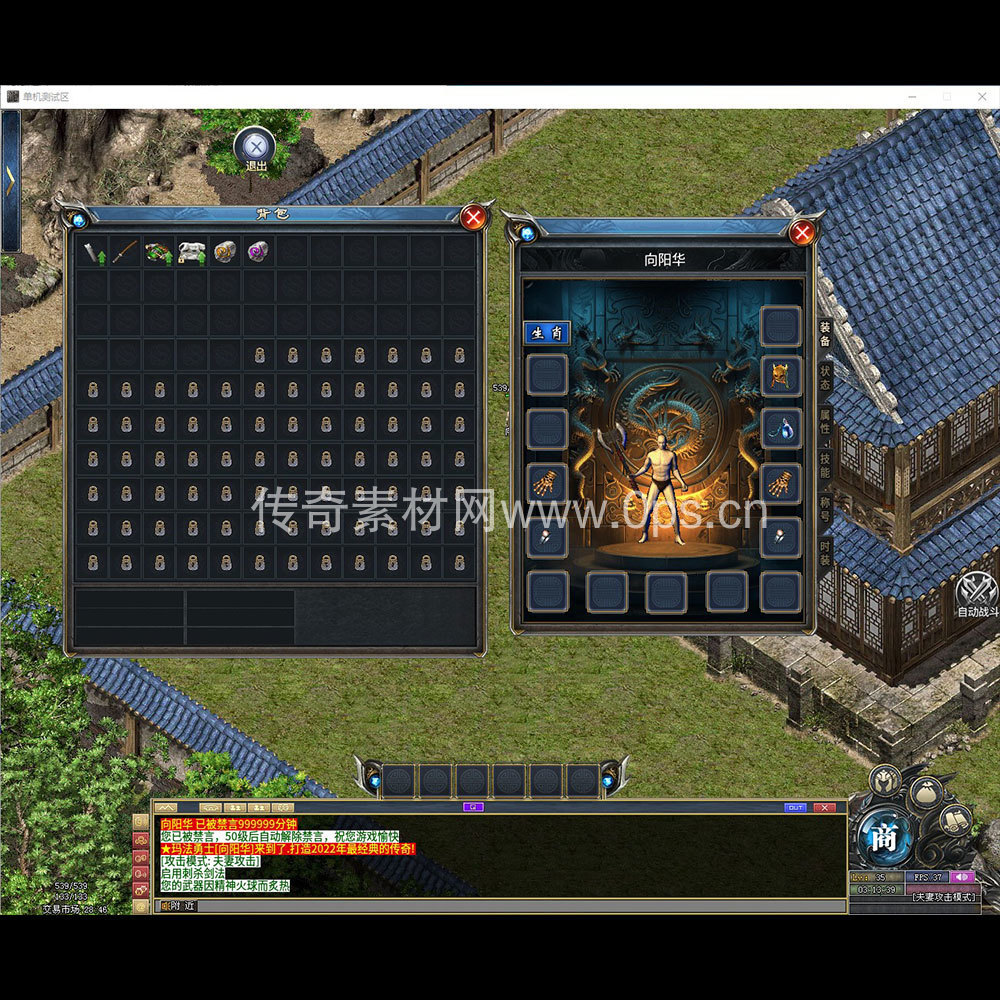Select the equipped blue necklace slot
This screenshot has width=1000, height=1000.
(780, 428)
